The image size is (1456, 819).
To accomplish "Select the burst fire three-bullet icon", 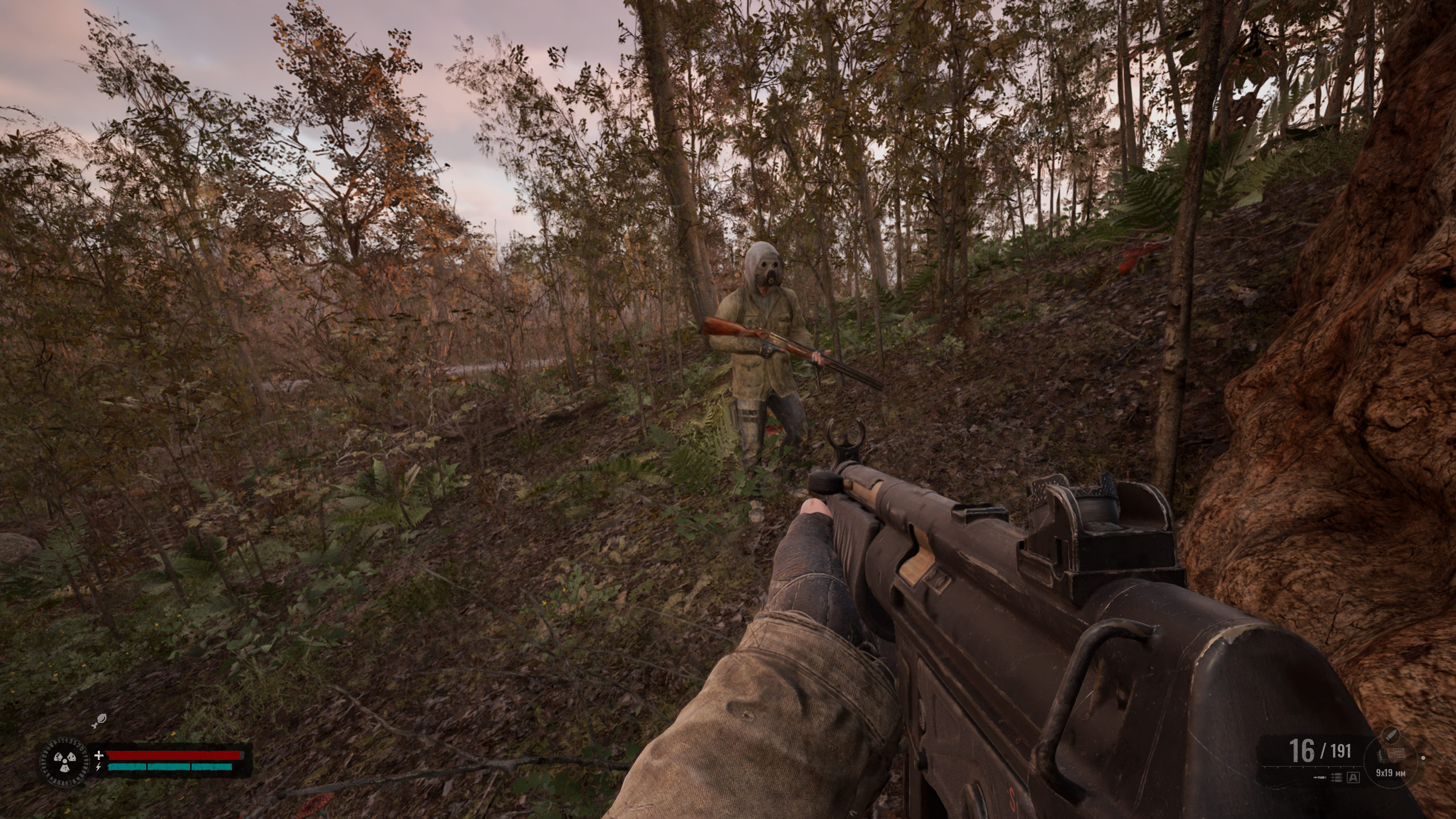I will tap(1335, 777).
